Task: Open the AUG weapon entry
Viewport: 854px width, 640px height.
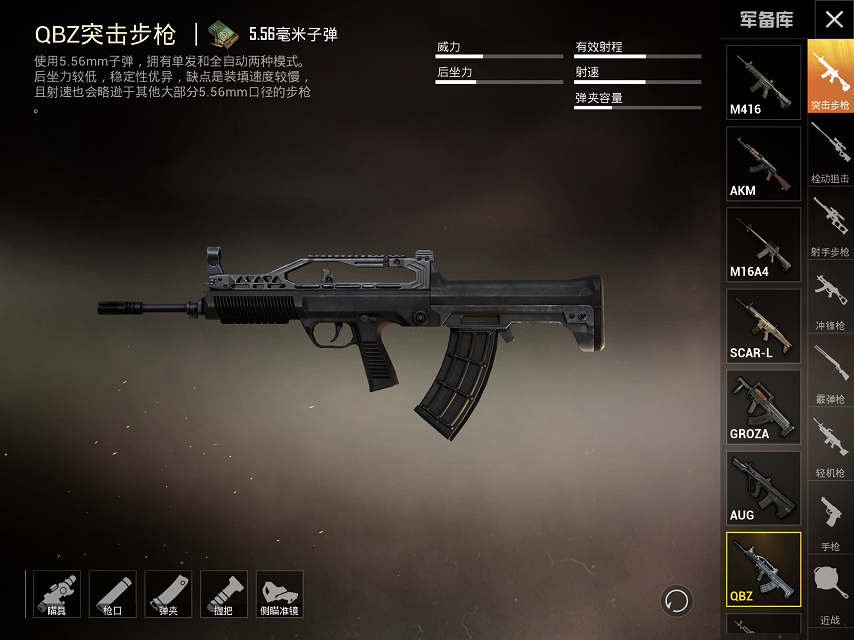Action: point(763,488)
